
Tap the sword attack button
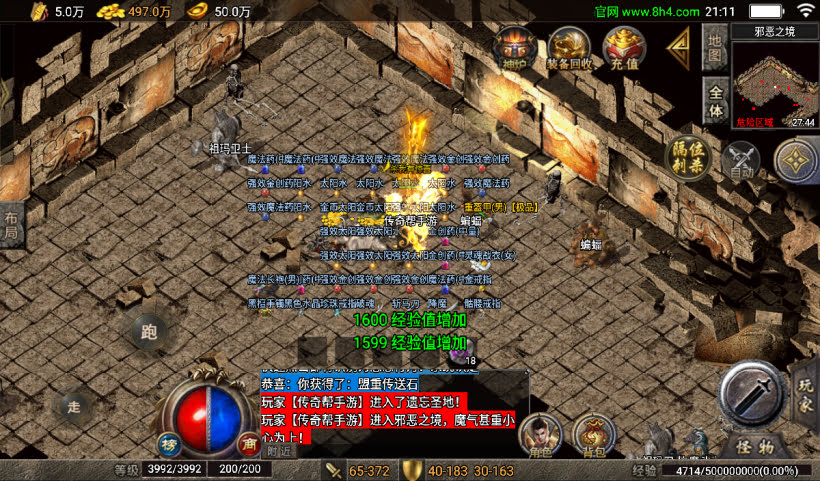click(753, 393)
